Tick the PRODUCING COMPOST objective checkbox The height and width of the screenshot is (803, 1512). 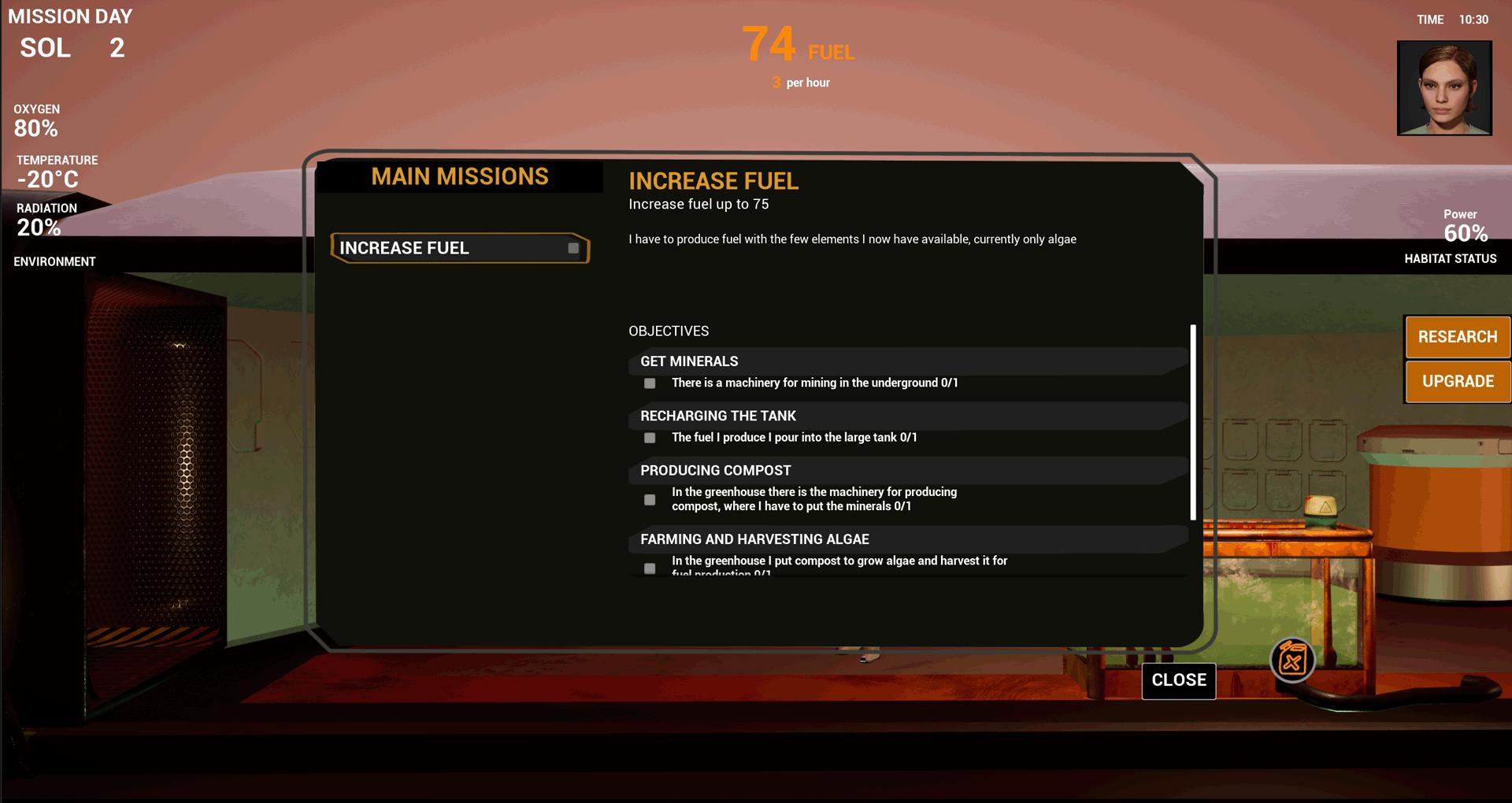point(649,499)
